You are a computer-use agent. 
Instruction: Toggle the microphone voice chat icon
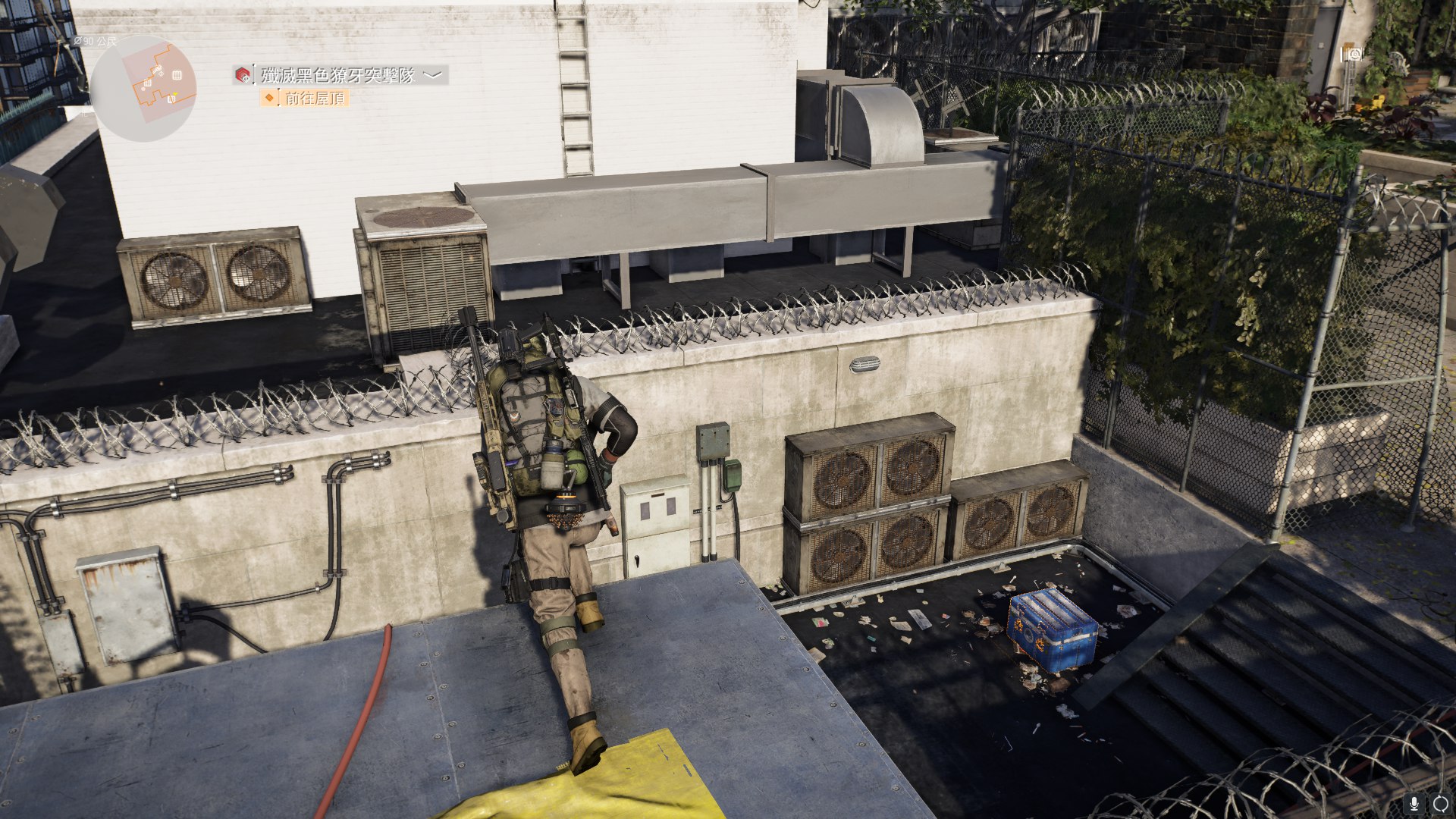[1414, 803]
